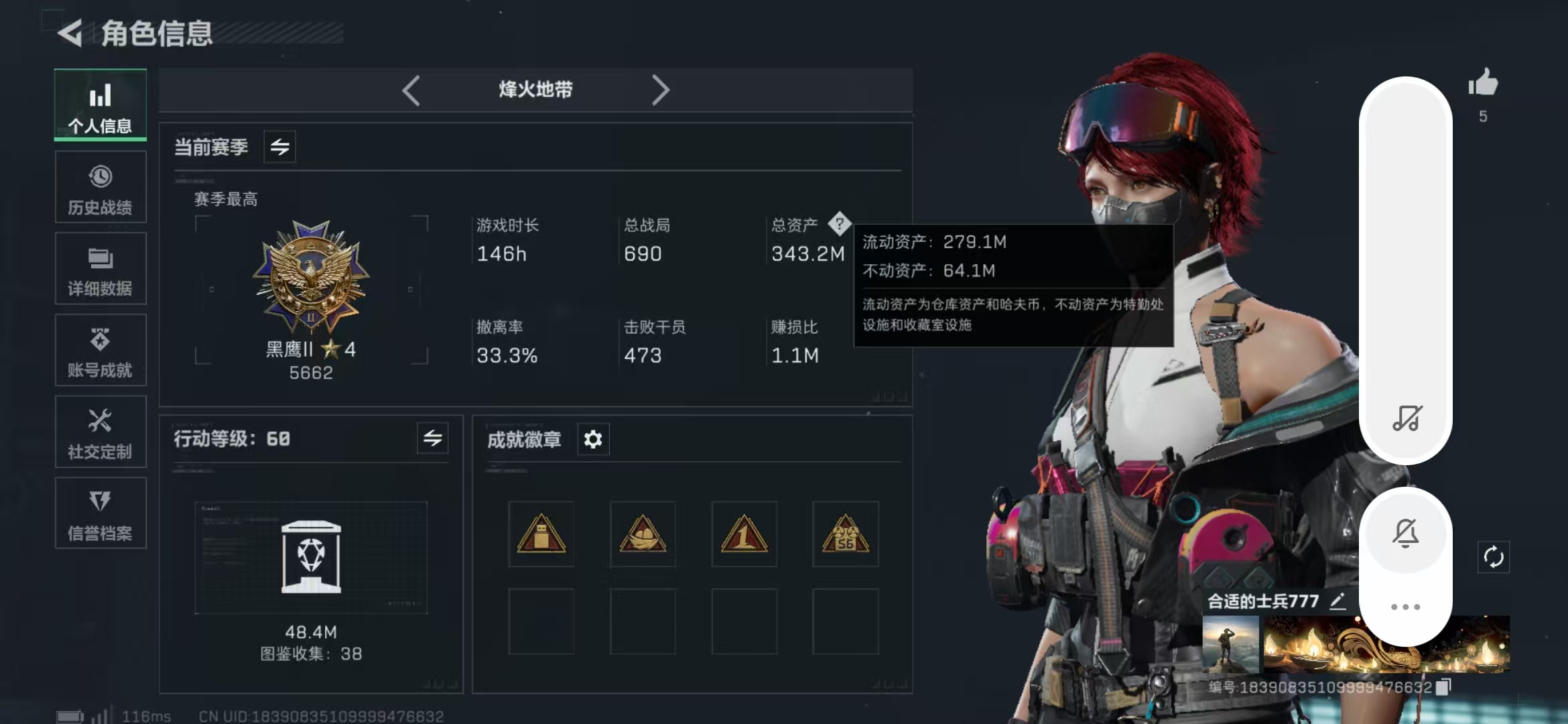The height and width of the screenshot is (724, 1568).
Task: Open the 账号成就 section
Action: 100,350
